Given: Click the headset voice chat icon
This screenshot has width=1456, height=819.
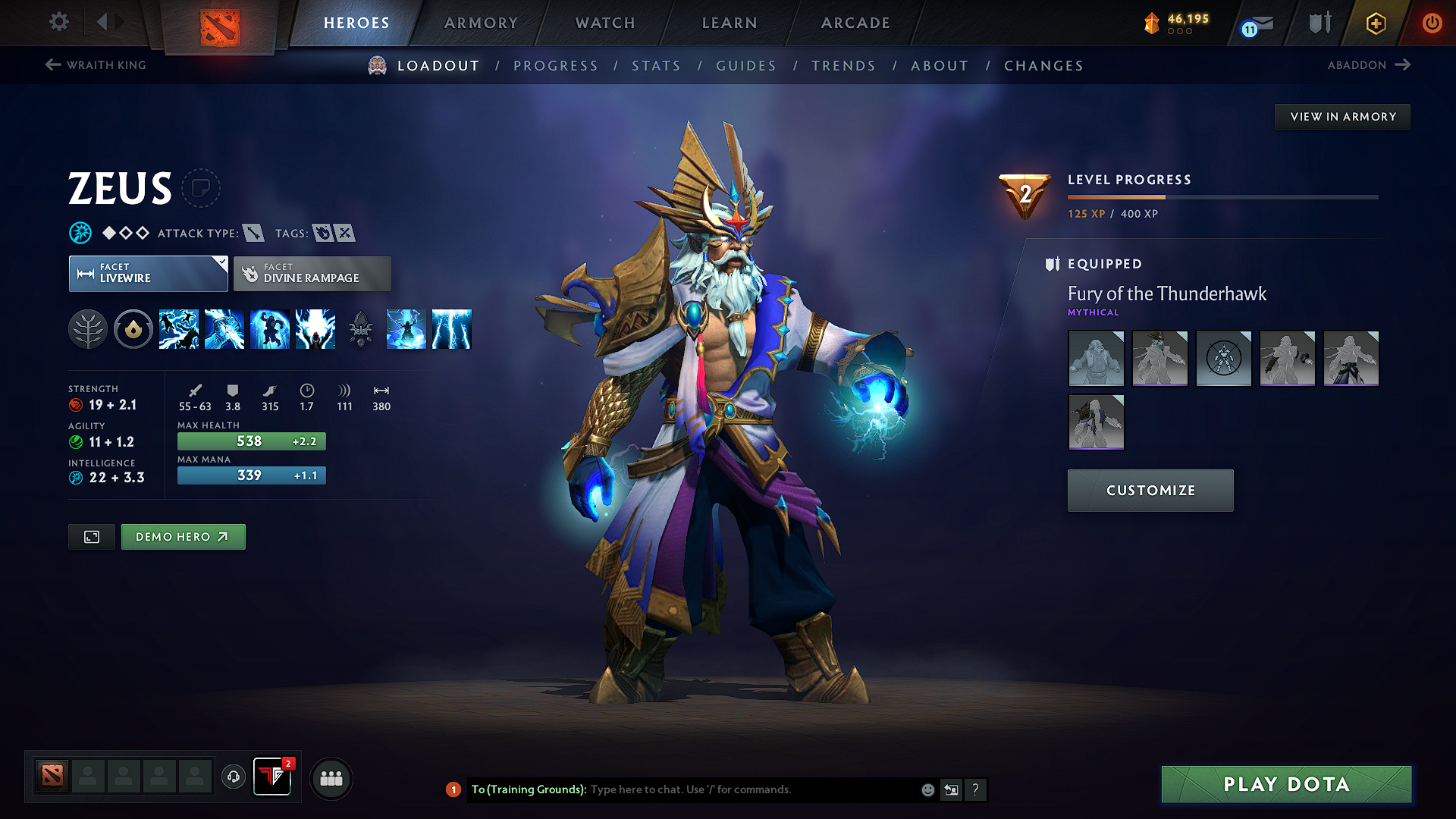Looking at the screenshot, I should (234, 778).
